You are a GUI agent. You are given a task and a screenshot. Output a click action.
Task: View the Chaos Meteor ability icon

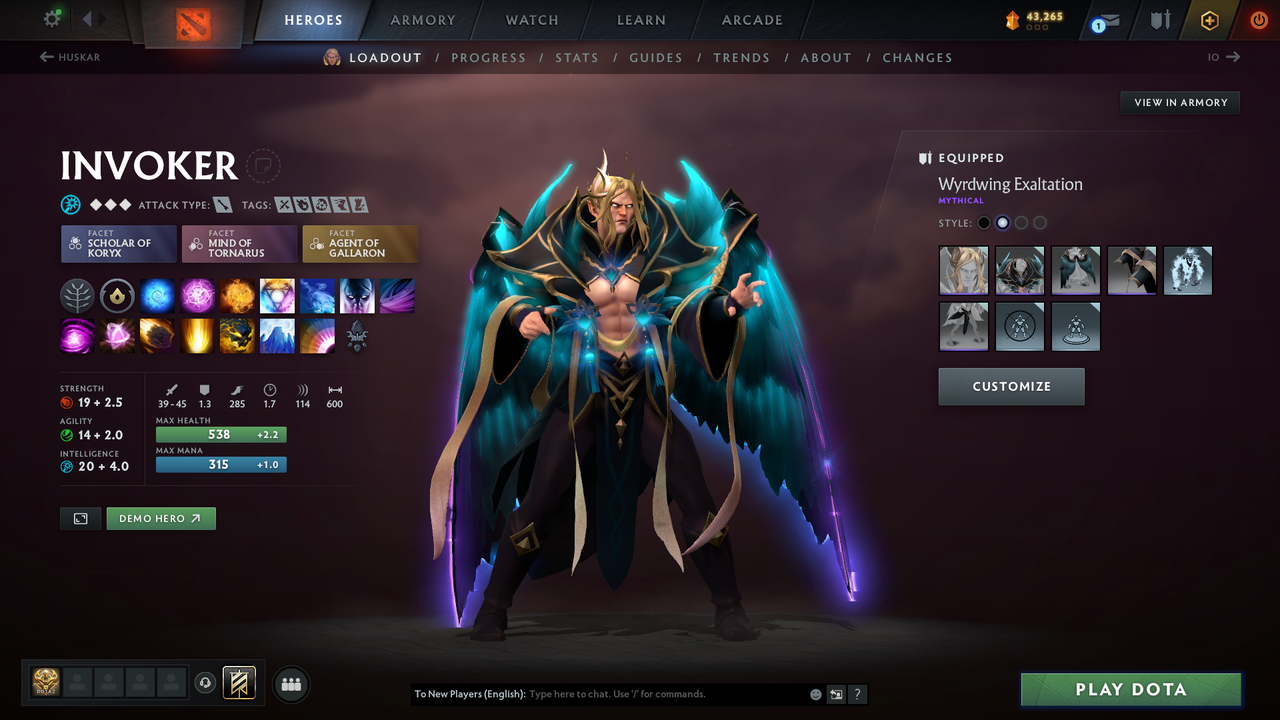[x=157, y=335]
